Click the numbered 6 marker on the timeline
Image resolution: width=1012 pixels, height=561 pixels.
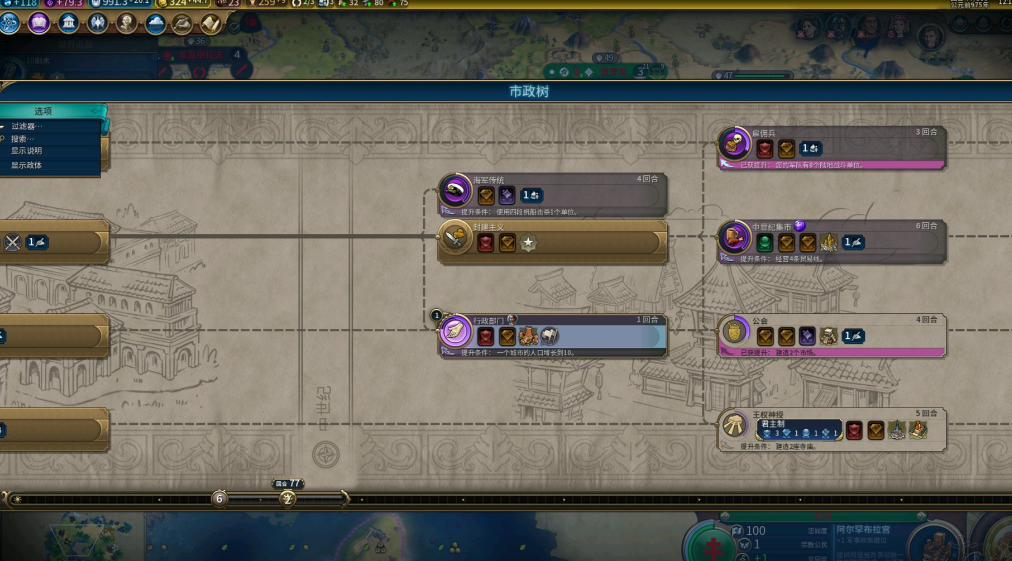tap(220, 498)
